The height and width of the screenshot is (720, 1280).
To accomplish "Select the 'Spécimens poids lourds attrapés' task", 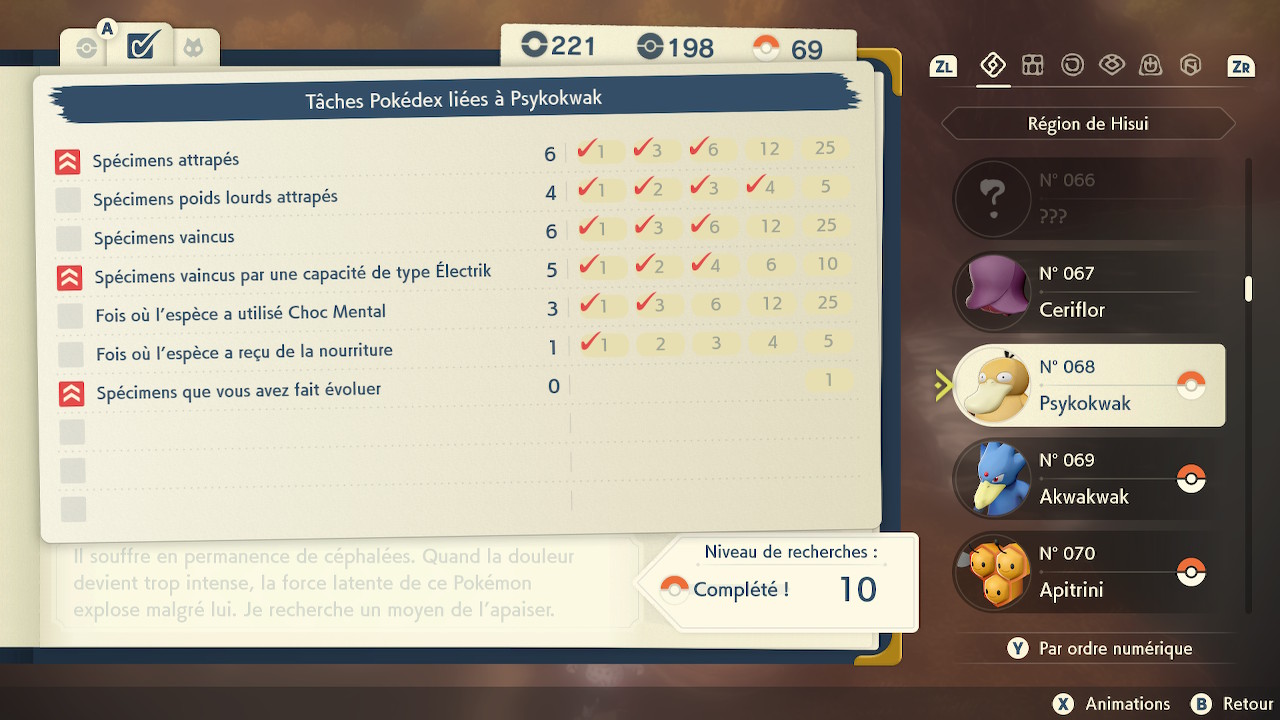I will 215,198.
